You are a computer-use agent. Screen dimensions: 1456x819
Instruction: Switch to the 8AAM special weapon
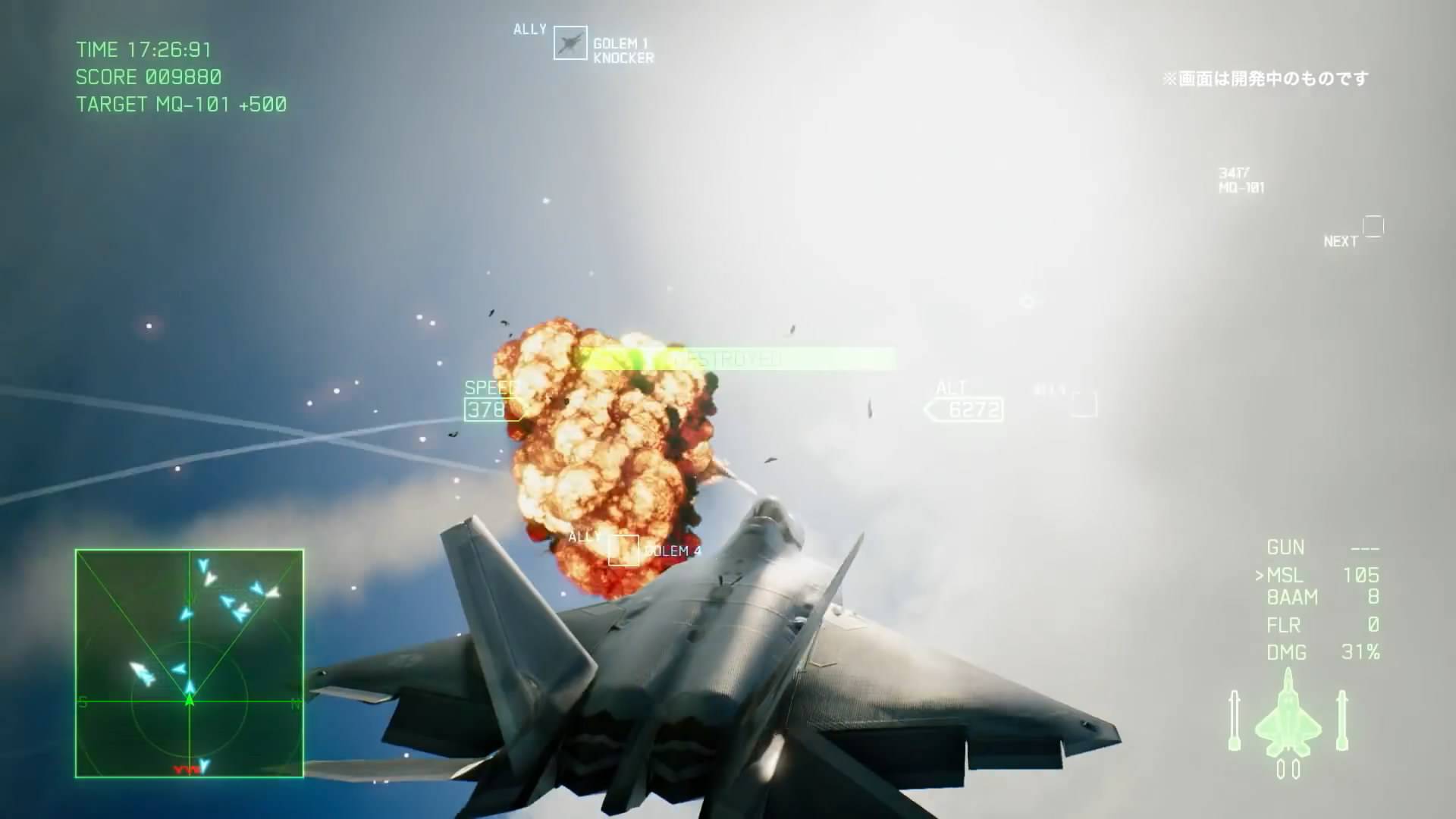(x=1292, y=598)
